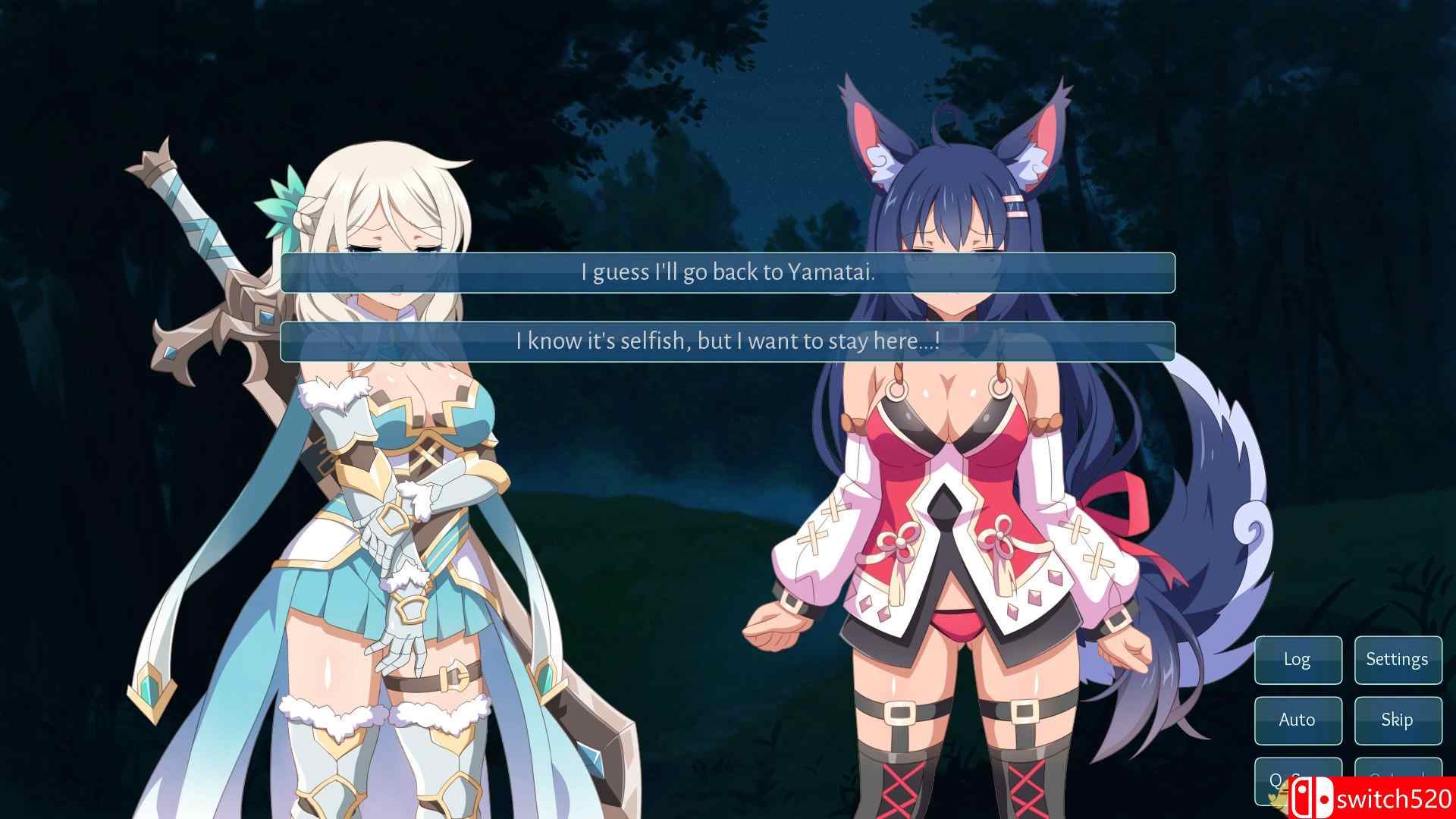The width and height of the screenshot is (1456, 819).
Task: Select the choice "I guess I'll go back to Yamatai."
Action: click(726, 275)
